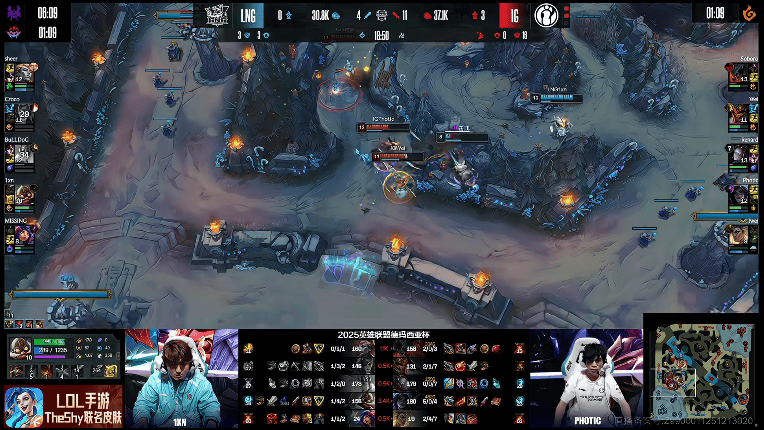Viewport: 764px width, 430px height.
Task: Select Photic's champion portrait
Action: pyautogui.click(x=741, y=193)
